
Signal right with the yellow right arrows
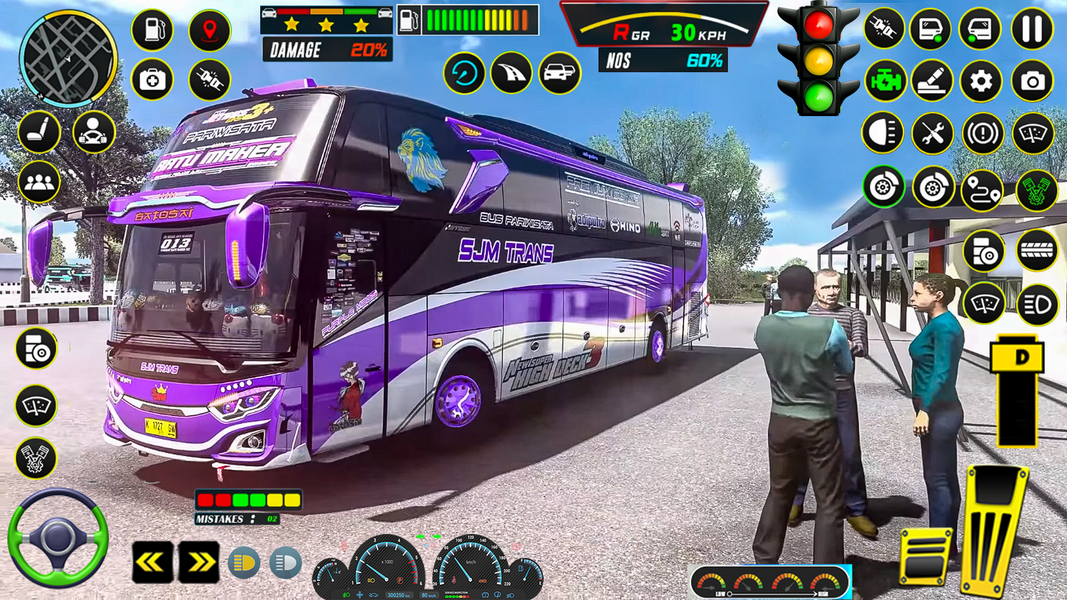199,562
